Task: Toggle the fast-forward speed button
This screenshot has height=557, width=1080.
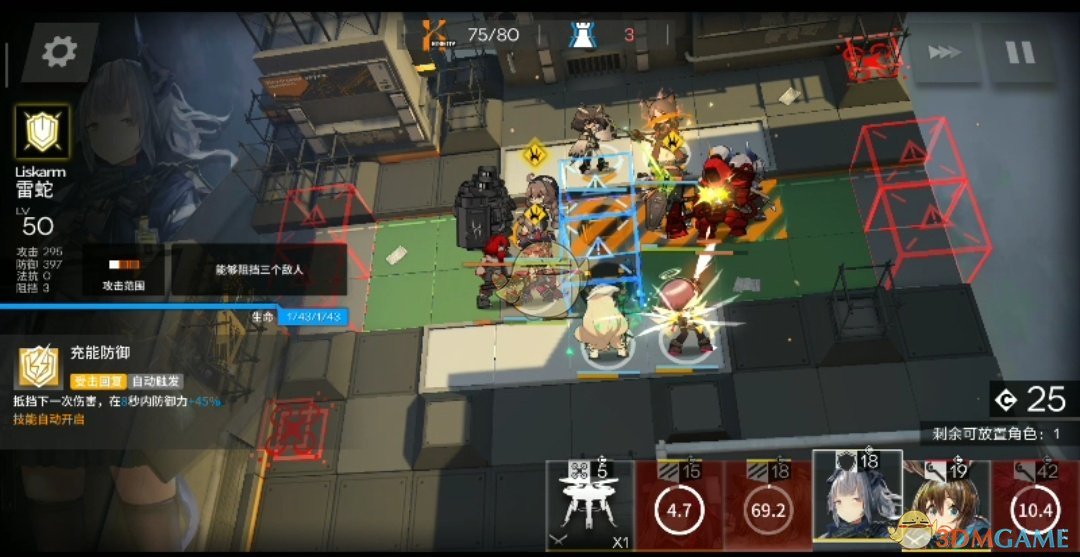Action: (944, 52)
